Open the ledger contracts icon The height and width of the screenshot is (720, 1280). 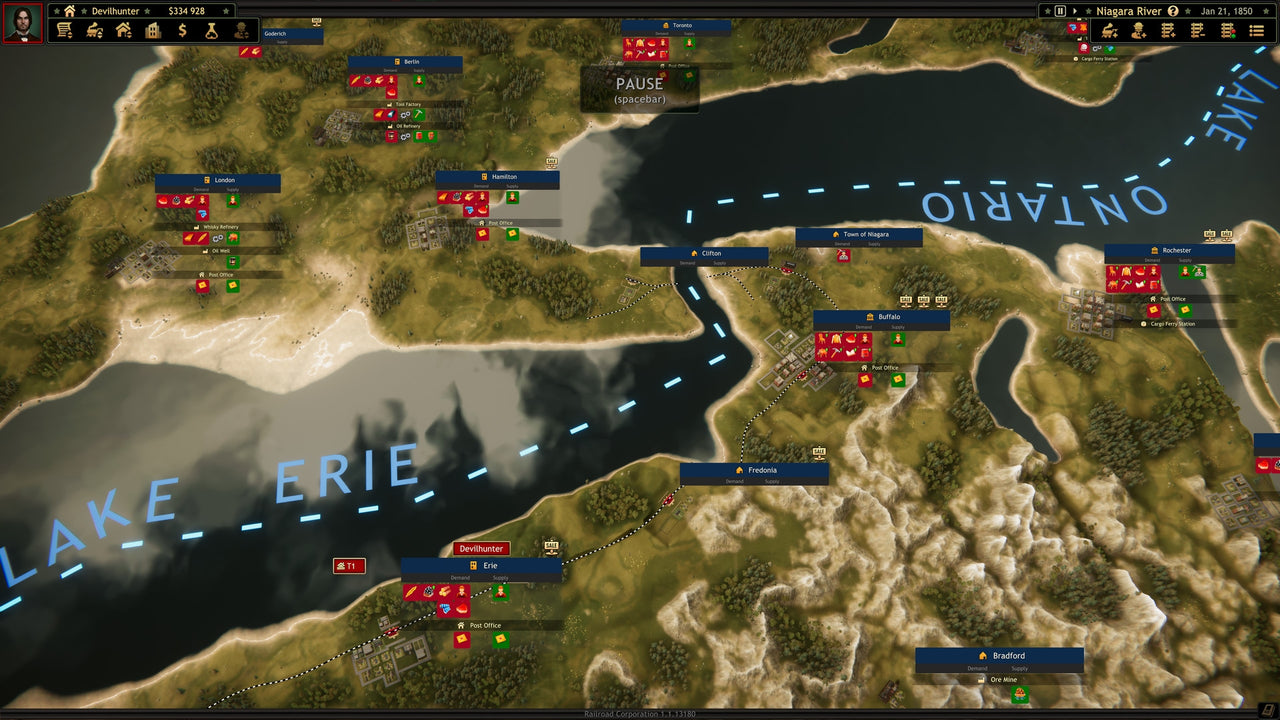point(64,31)
